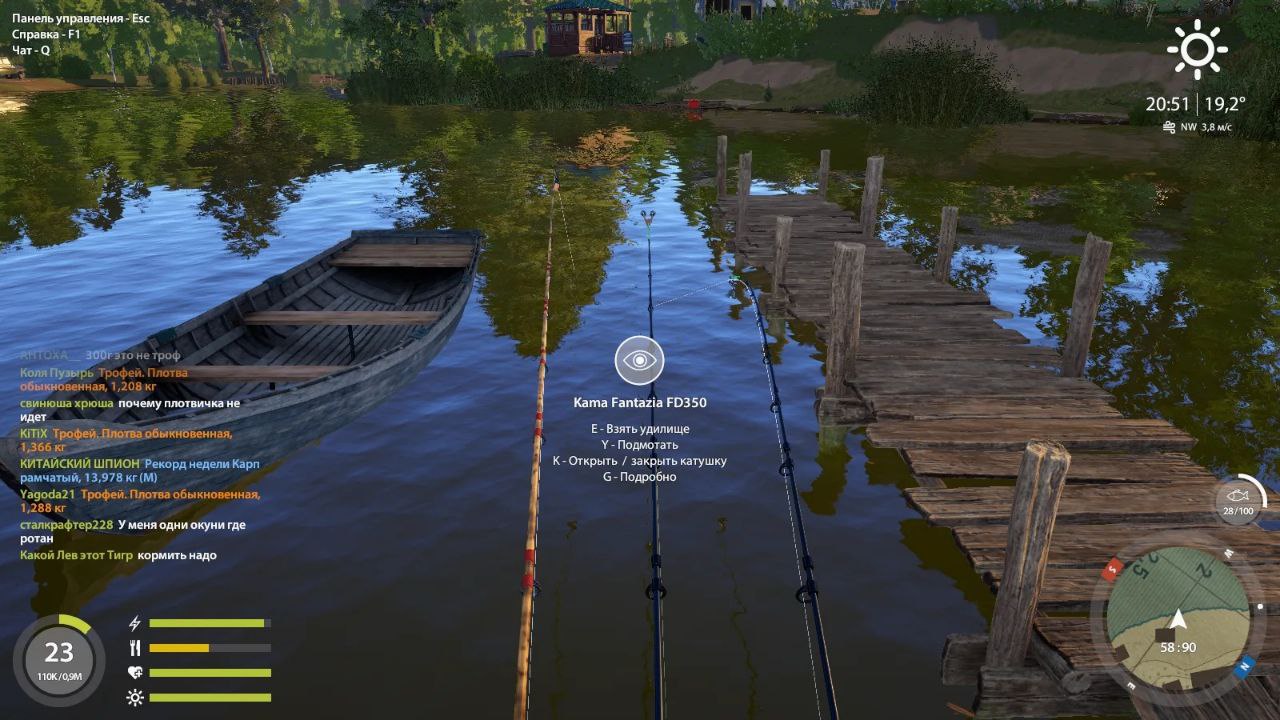Click the compass minimap
Viewport: 1280px width, 720px height.
coord(1177,616)
